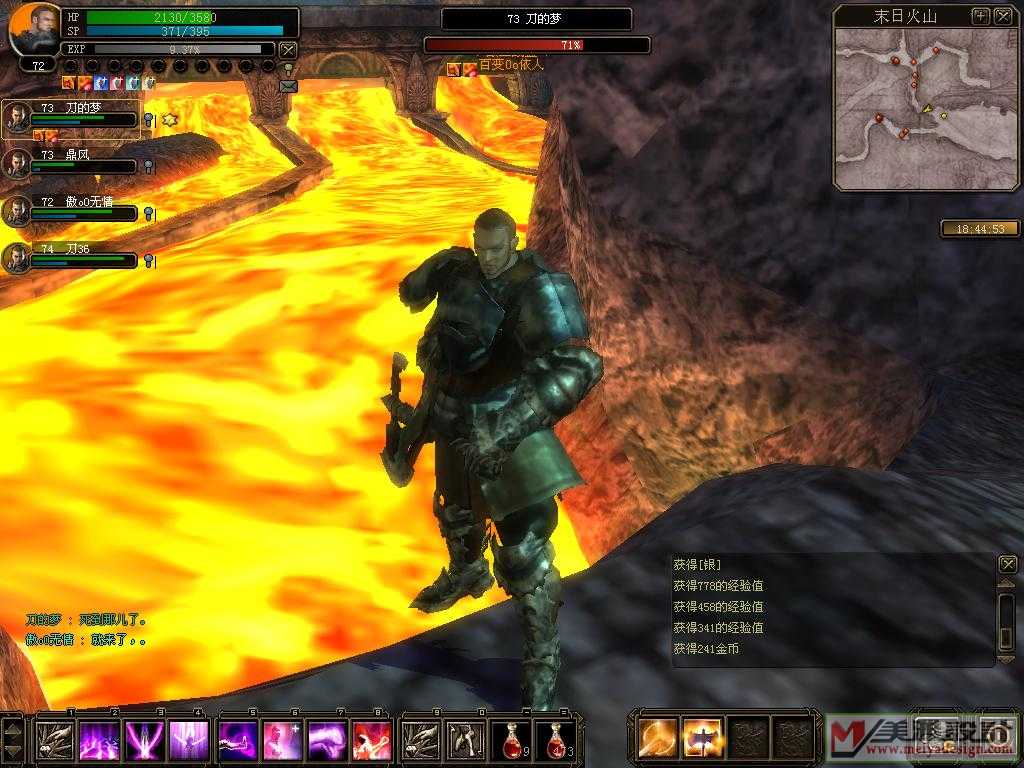Image resolution: width=1024 pixels, height=768 pixels.
Task: Click the X button beside the EXP bar
Action: pyautogui.click(x=288, y=49)
